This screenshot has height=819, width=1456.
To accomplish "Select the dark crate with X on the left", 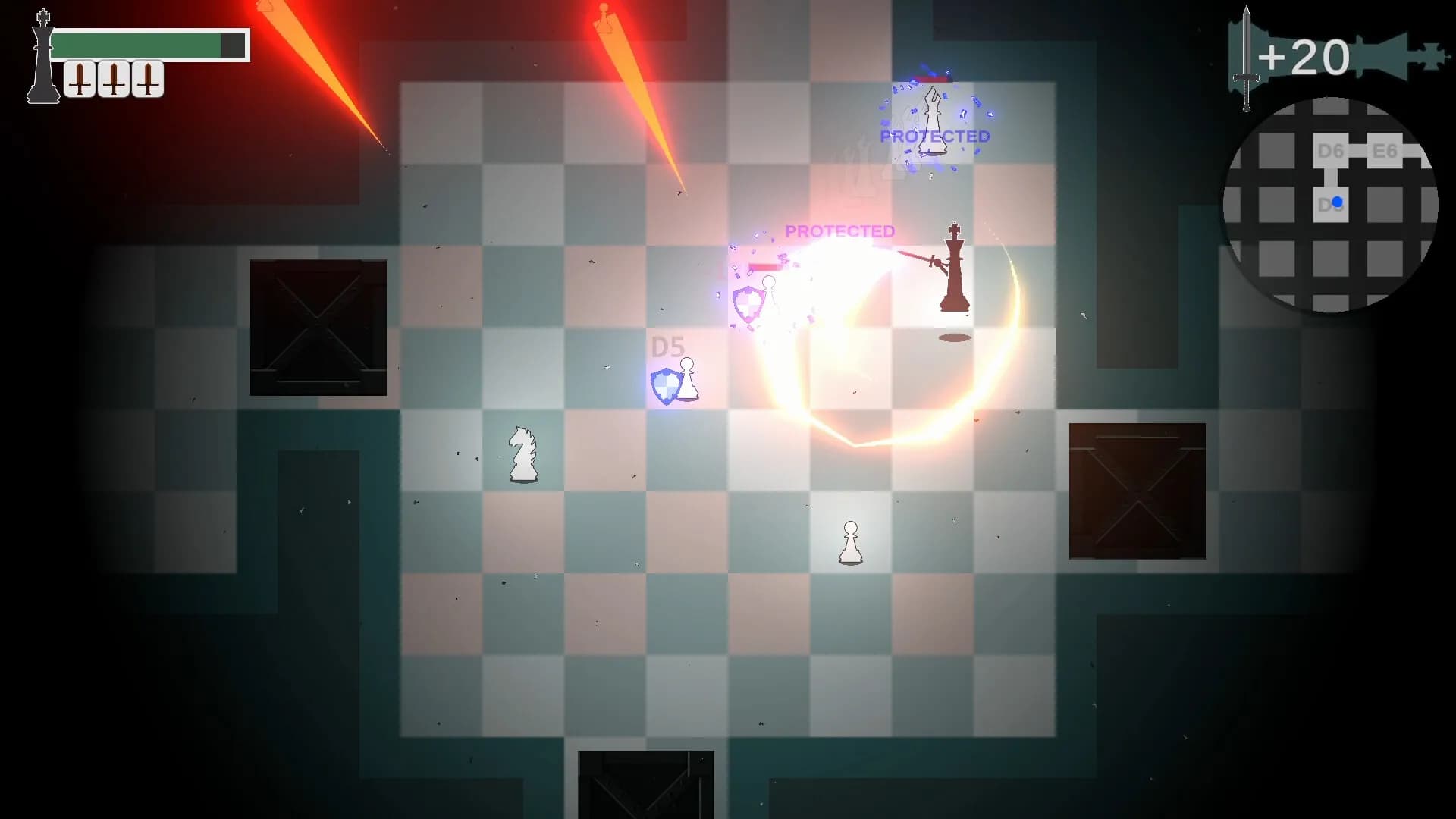I will 318,326.
